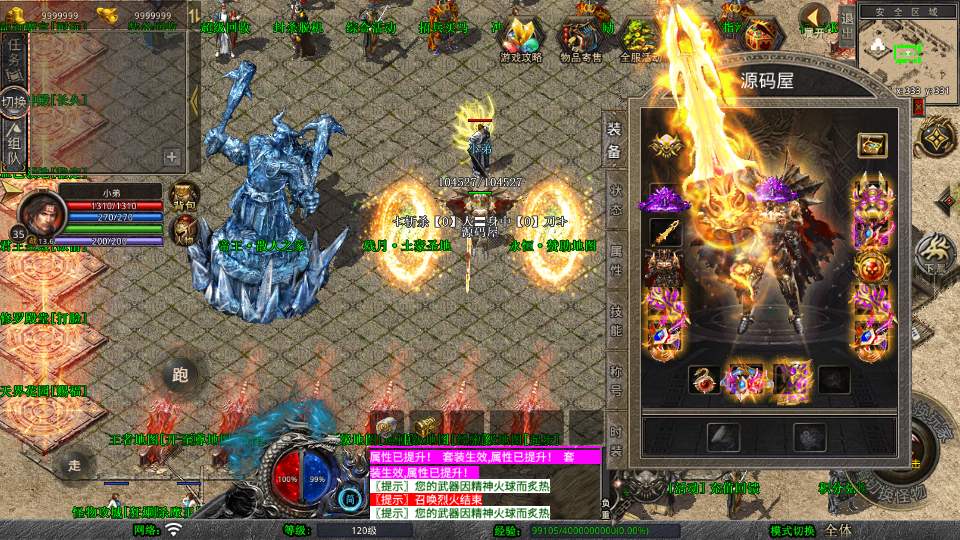Click the 退出 exit button
The height and width of the screenshot is (540, 960).
tap(846, 28)
